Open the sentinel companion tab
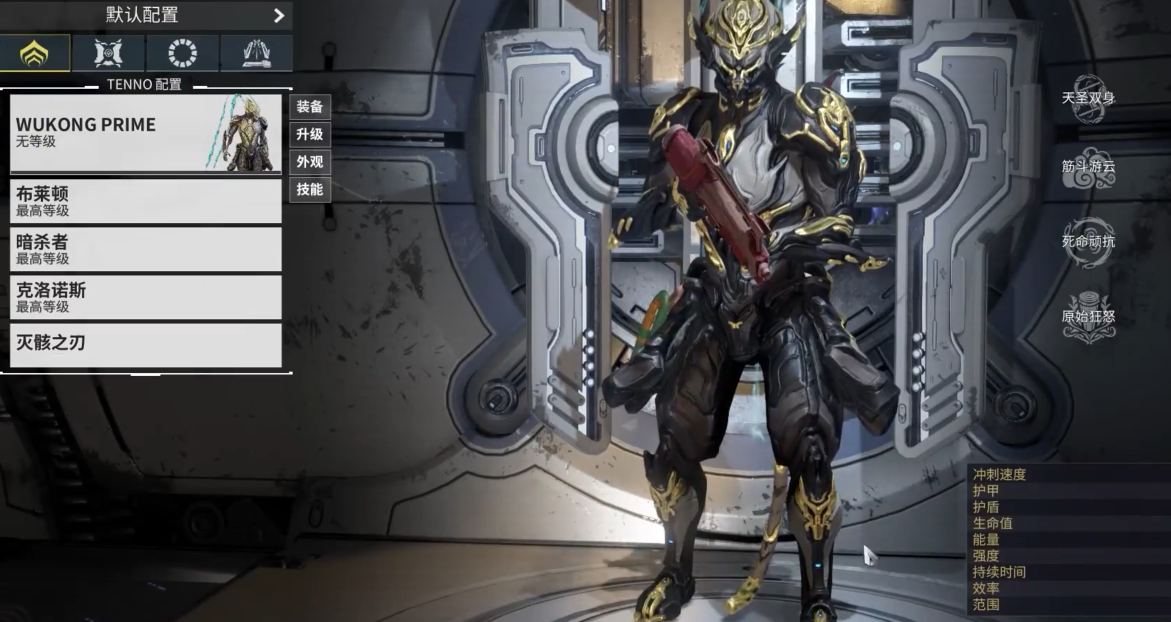 [108, 53]
